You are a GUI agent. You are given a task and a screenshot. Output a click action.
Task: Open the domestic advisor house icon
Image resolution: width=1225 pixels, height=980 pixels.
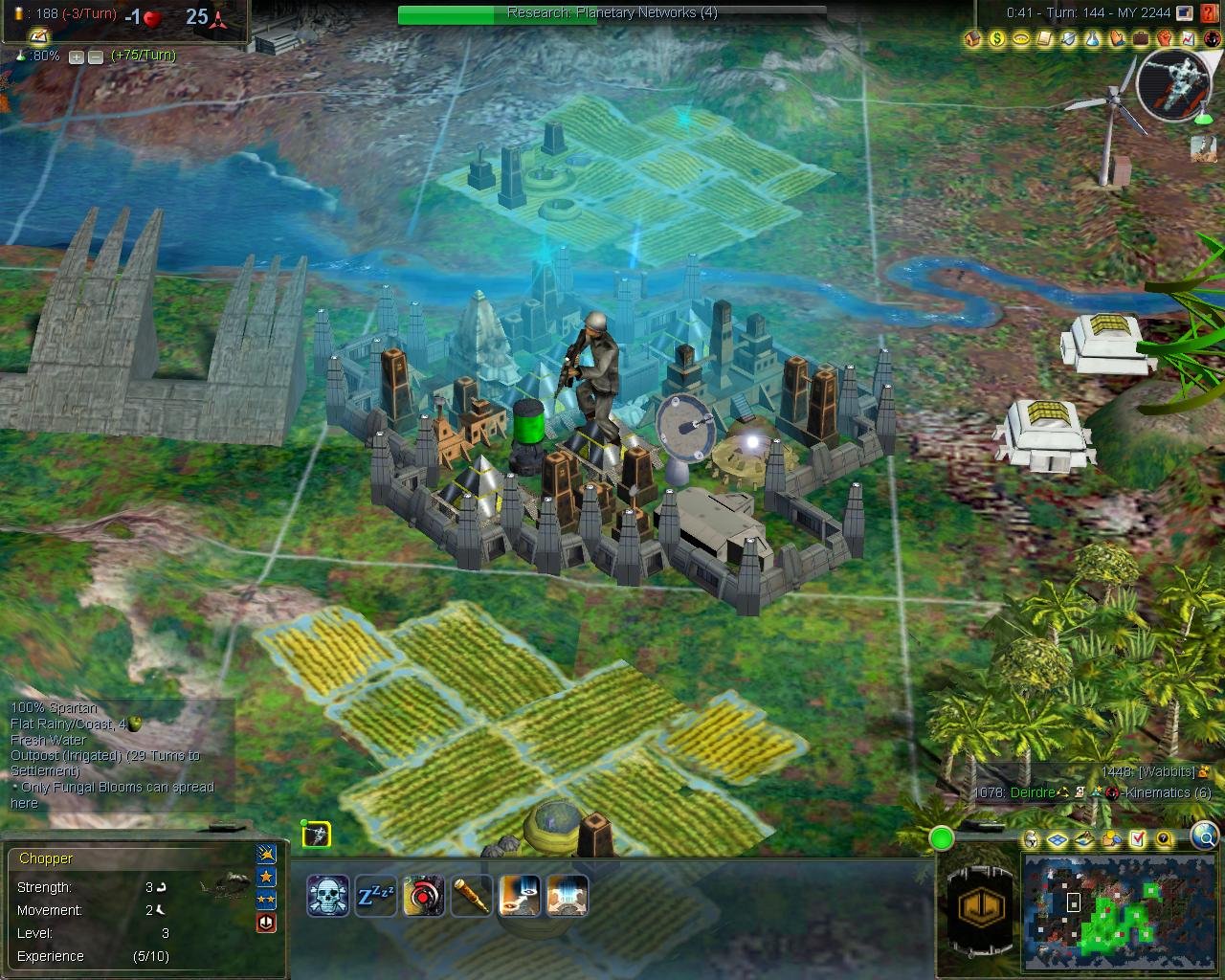point(973,39)
